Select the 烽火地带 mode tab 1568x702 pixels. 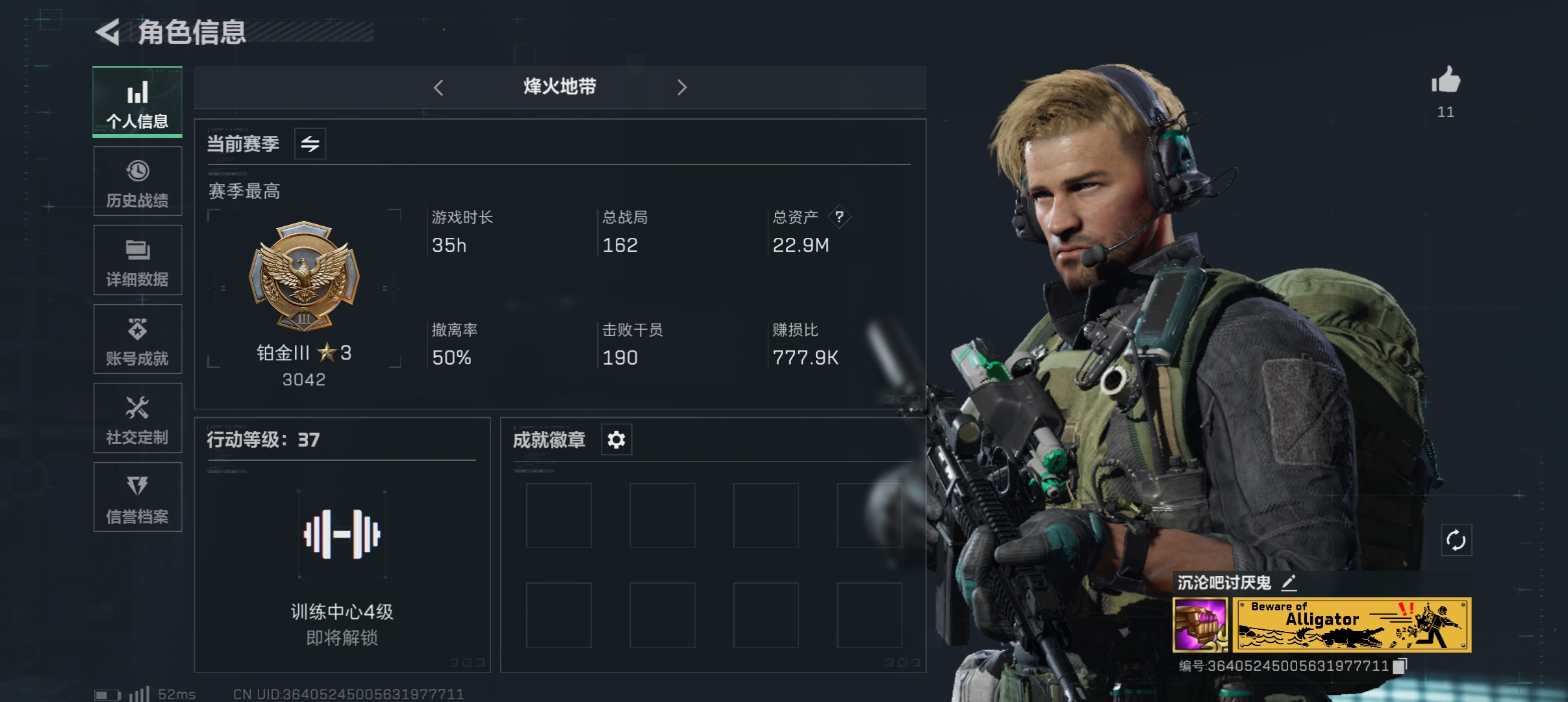[560, 88]
